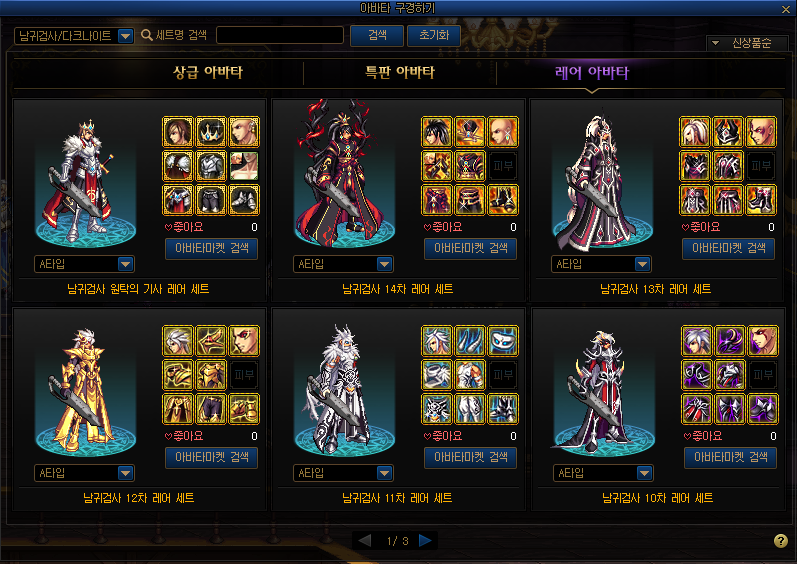Like the 14차 레어 set with 좋아요
The height and width of the screenshot is (564, 797).
(443, 228)
